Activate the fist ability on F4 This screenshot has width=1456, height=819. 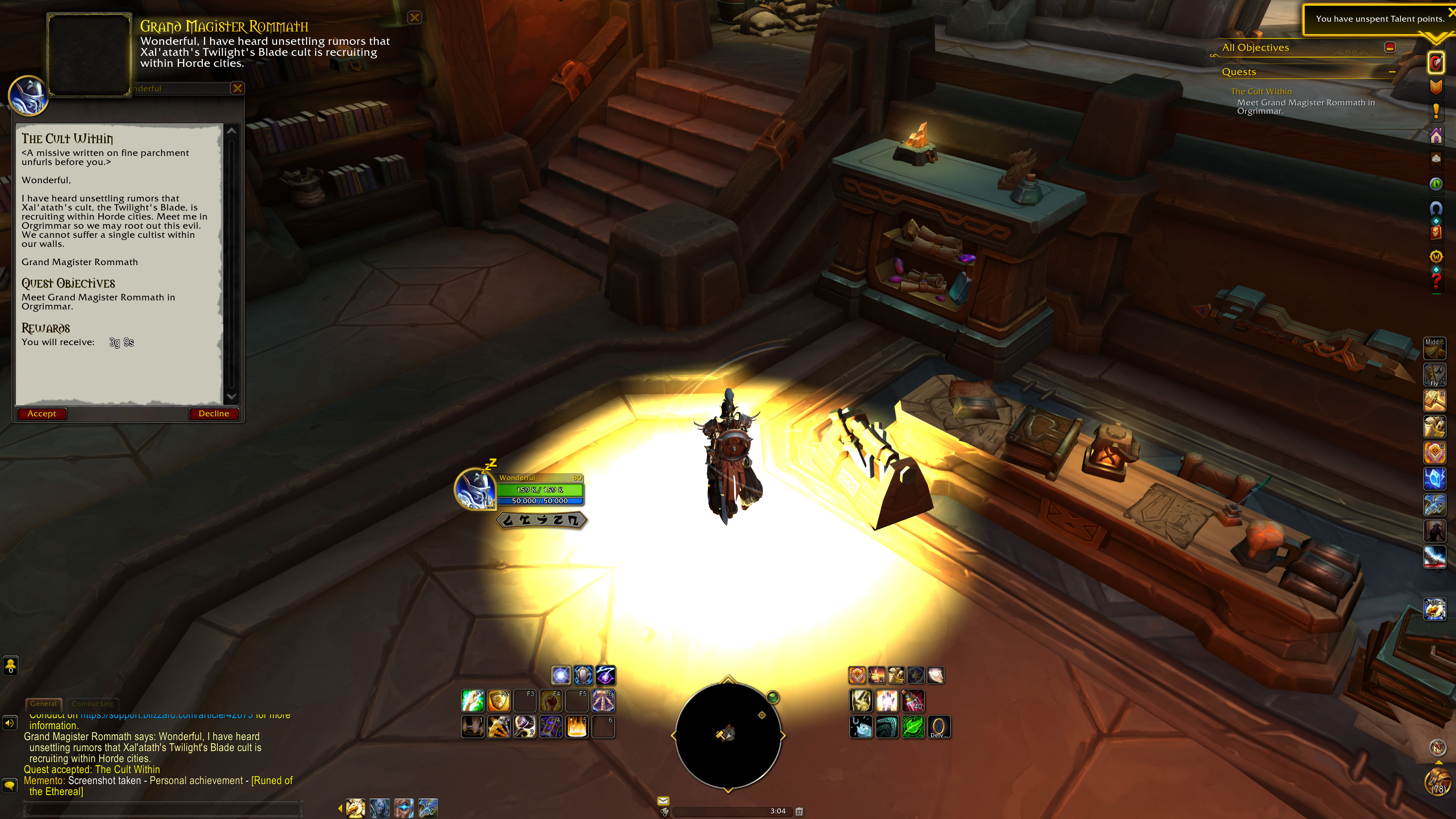(551, 701)
